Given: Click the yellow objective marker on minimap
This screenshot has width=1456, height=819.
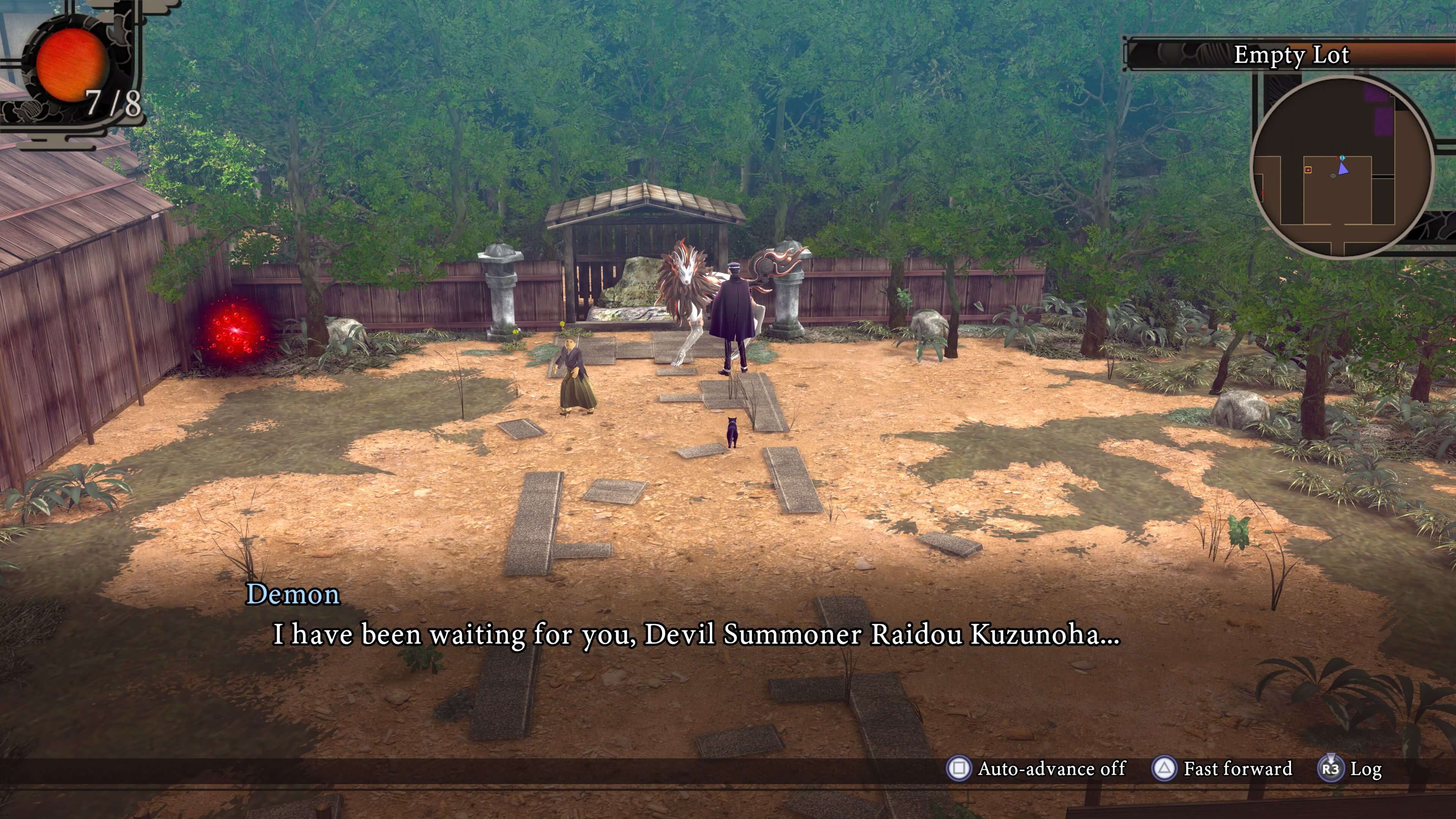Looking at the screenshot, I should click(1309, 170).
